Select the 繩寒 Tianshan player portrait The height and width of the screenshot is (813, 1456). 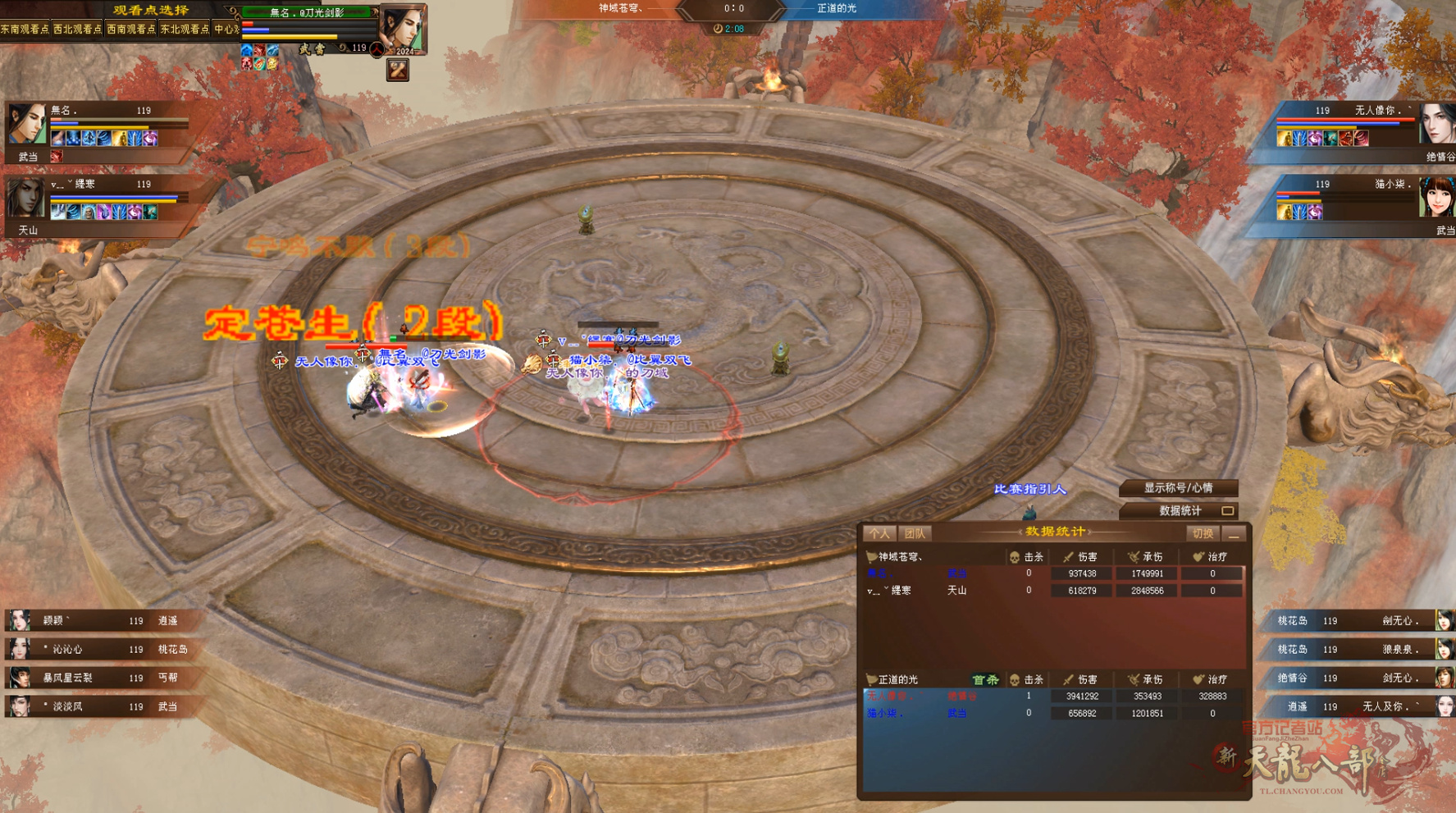tap(25, 199)
